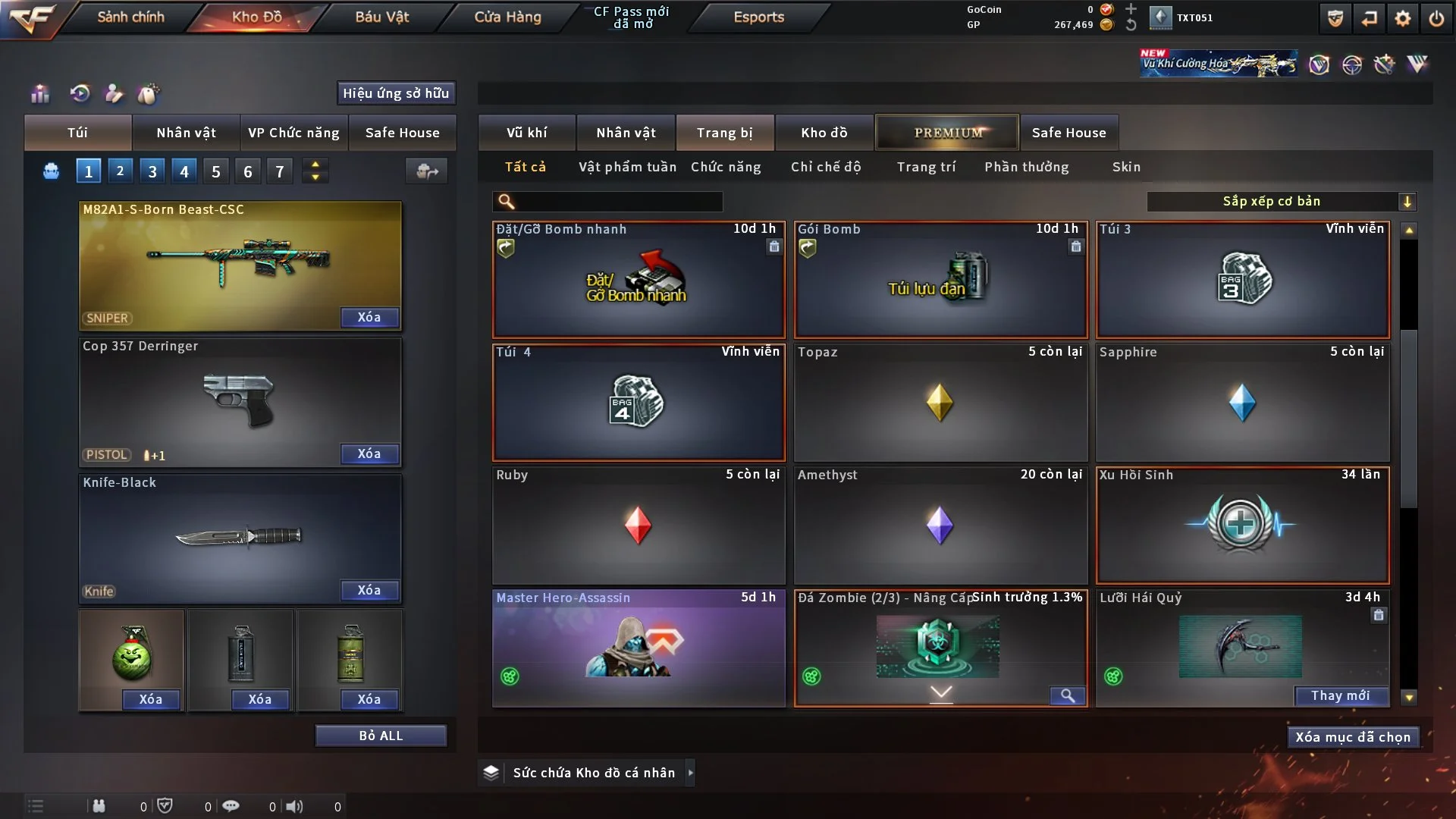Switch to the Vũ khí tab
This screenshot has height=819, width=1456.
[526, 133]
